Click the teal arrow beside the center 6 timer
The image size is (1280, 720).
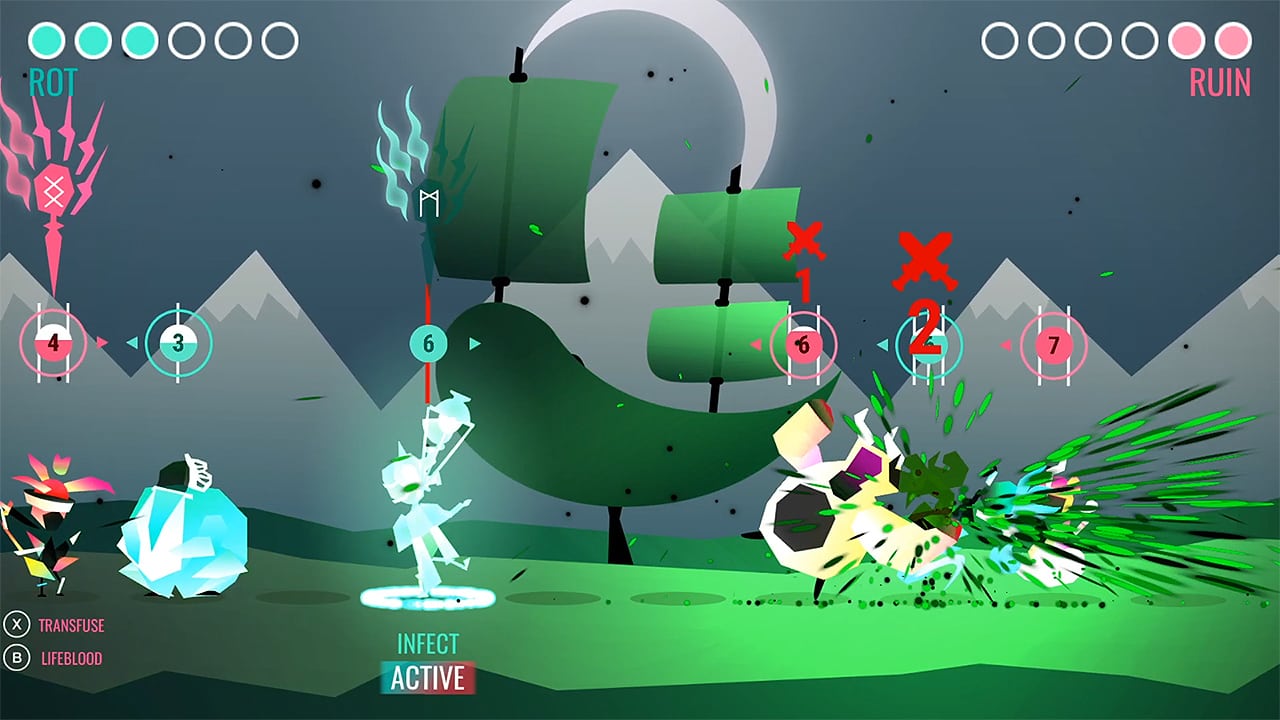click(x=474, y=343)
